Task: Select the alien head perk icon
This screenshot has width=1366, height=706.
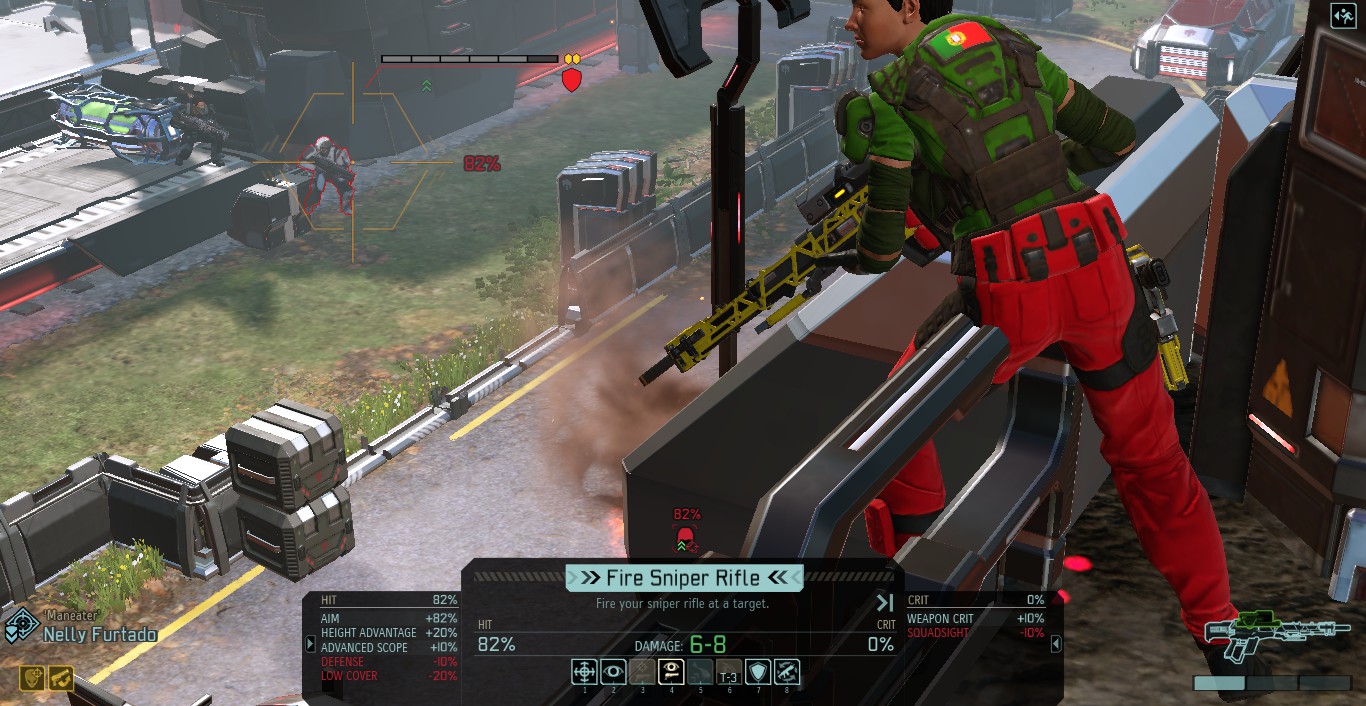Action: point(32,678)
